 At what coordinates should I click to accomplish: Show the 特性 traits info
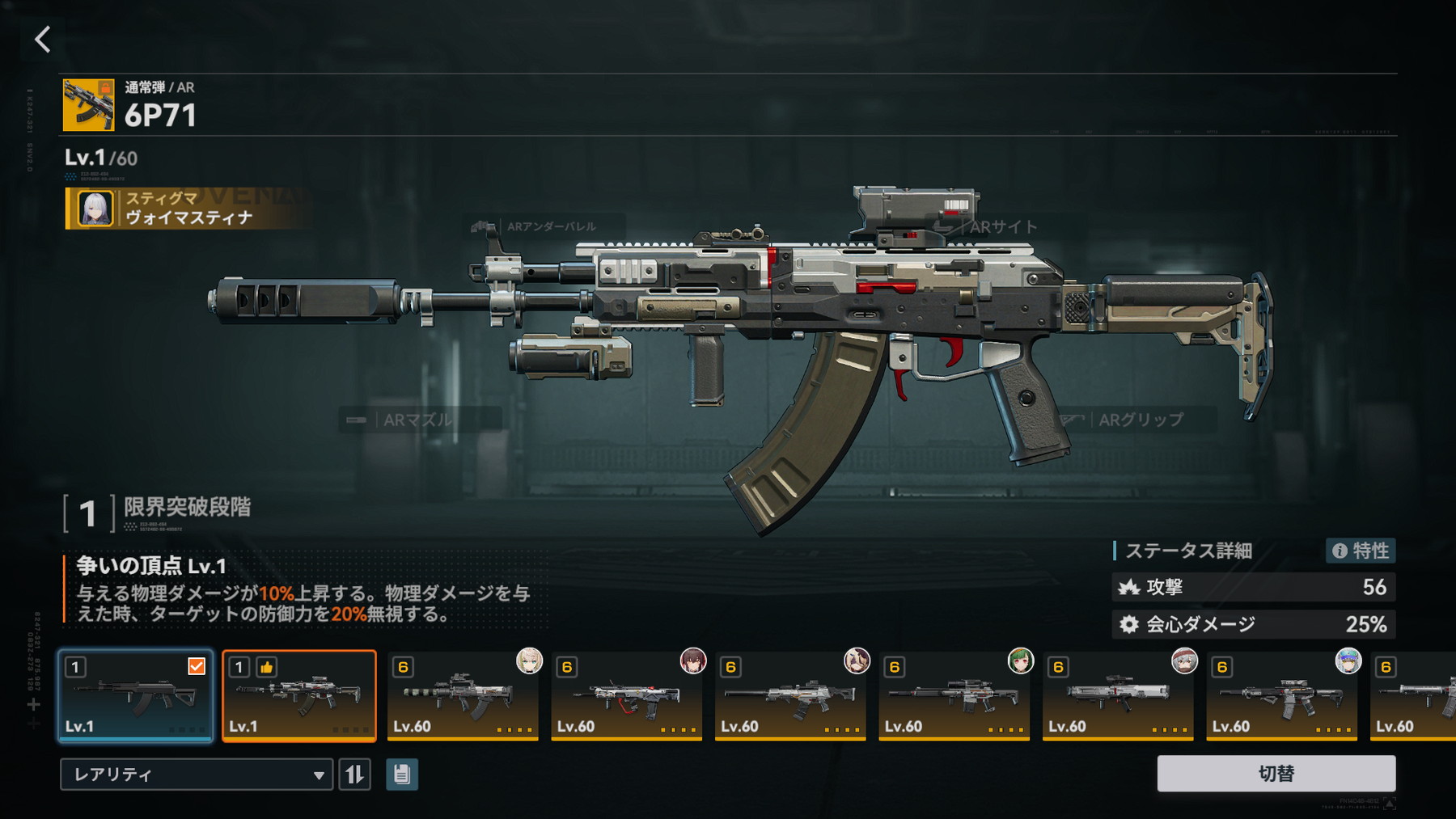point(1361,551)
